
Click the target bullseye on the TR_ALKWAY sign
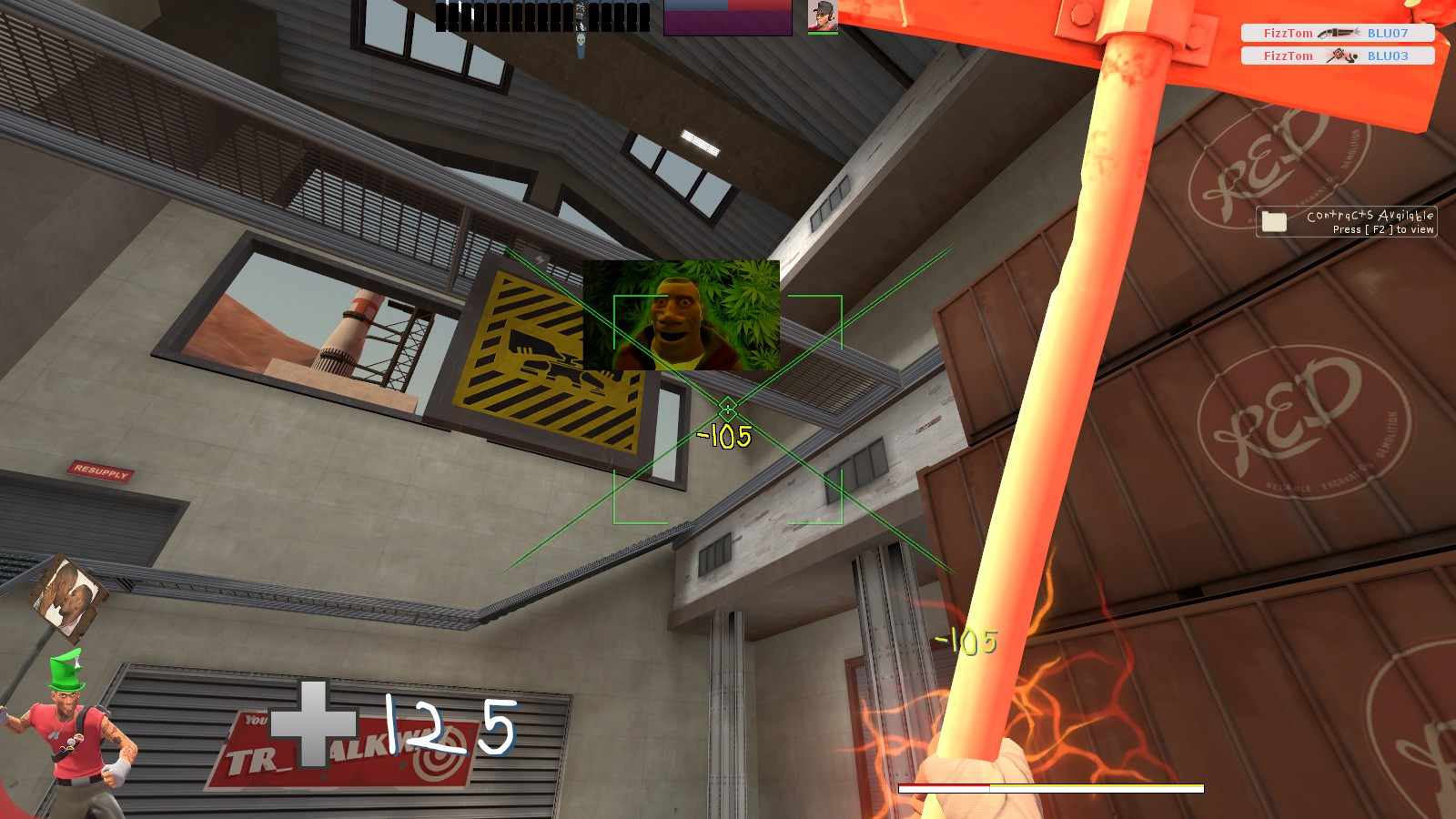438,759
